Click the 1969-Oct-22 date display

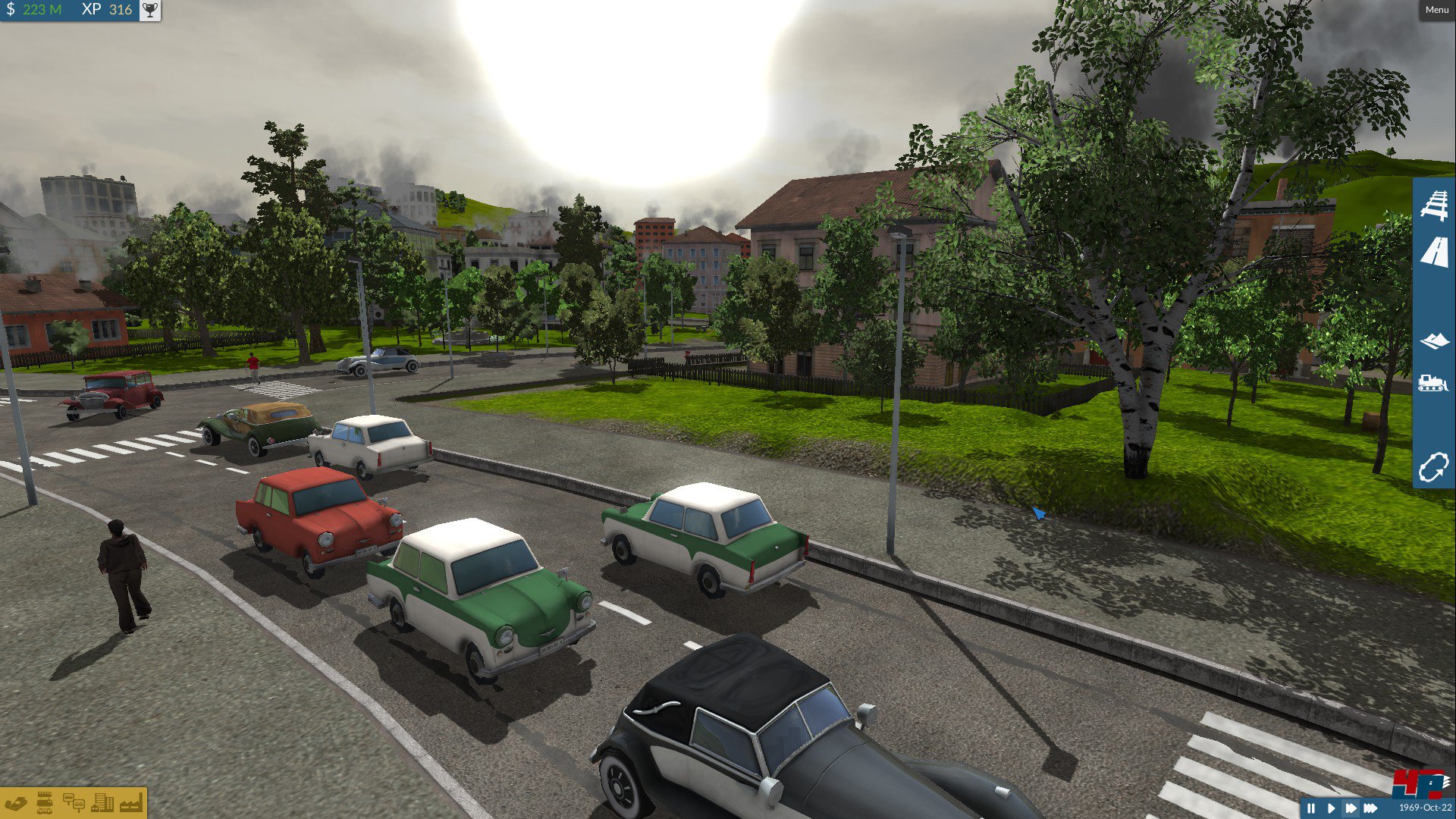coord(1424,808)
